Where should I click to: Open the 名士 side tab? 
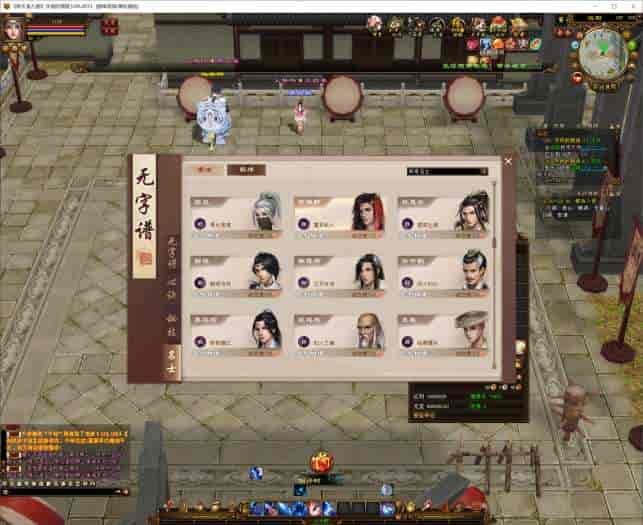171,355
